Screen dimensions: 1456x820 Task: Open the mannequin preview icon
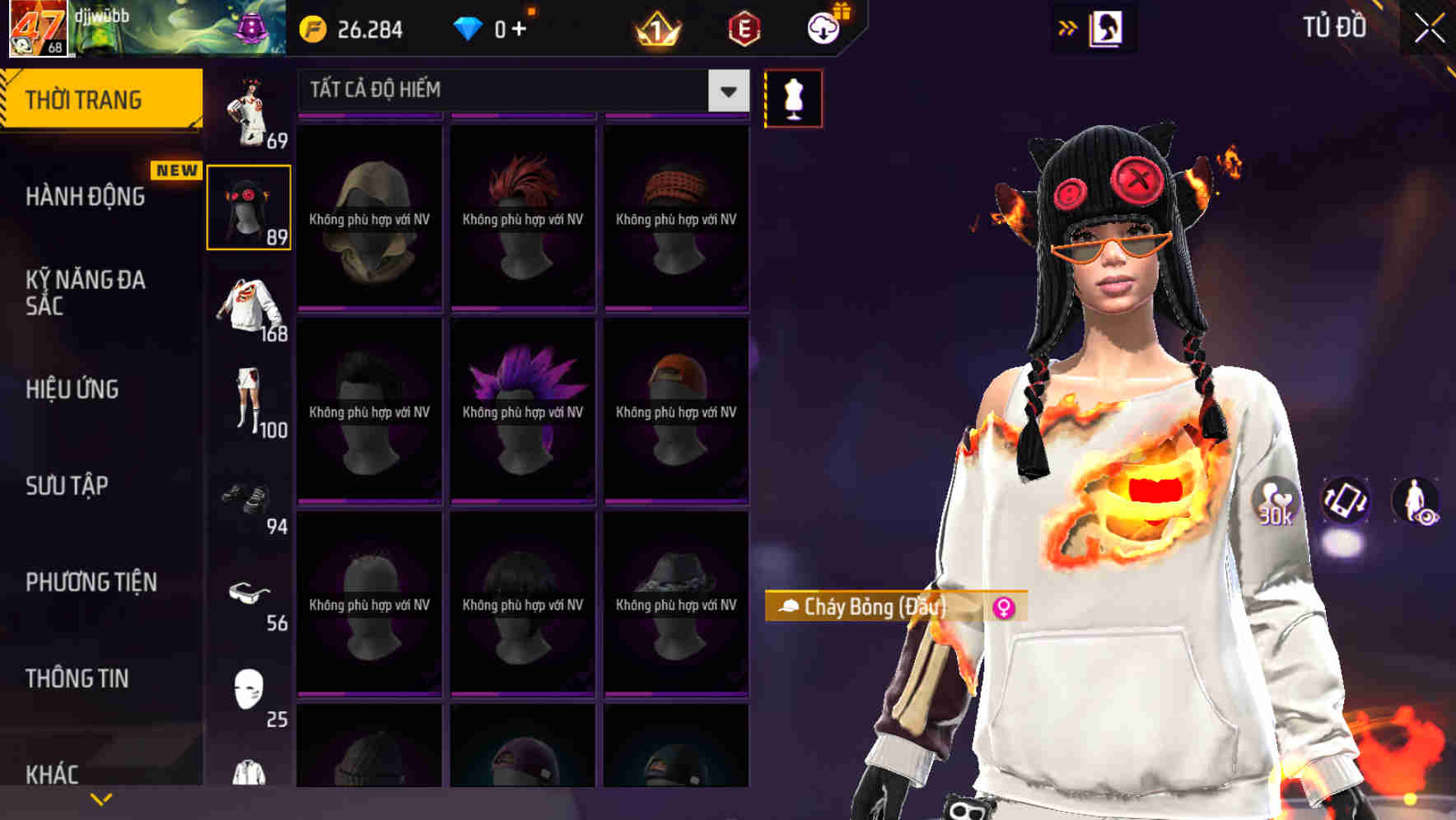tap(793, 97)
